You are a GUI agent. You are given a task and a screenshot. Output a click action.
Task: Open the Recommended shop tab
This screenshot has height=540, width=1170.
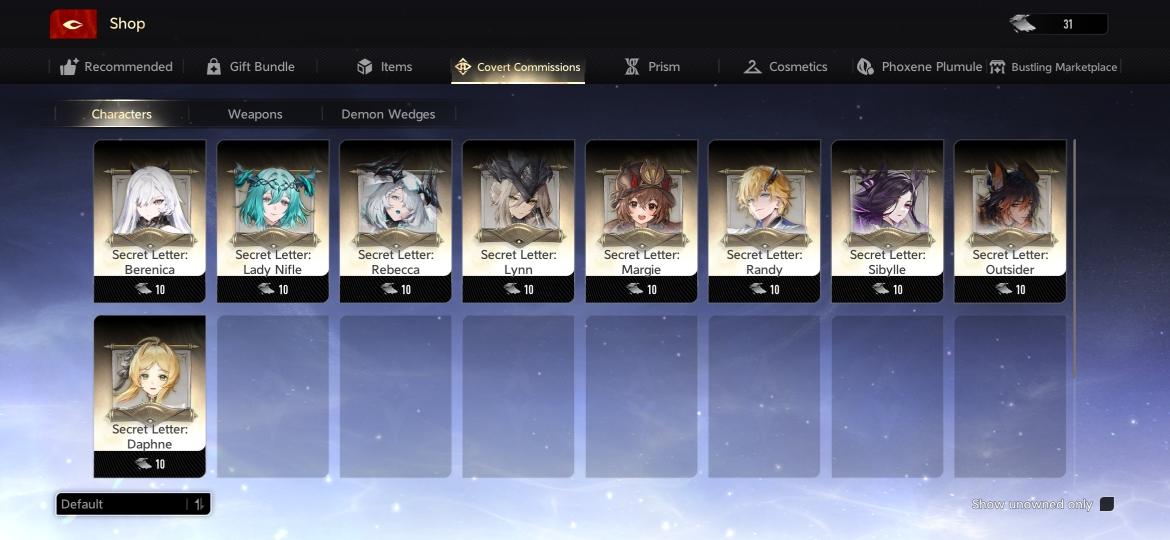(x=116, y=67)
